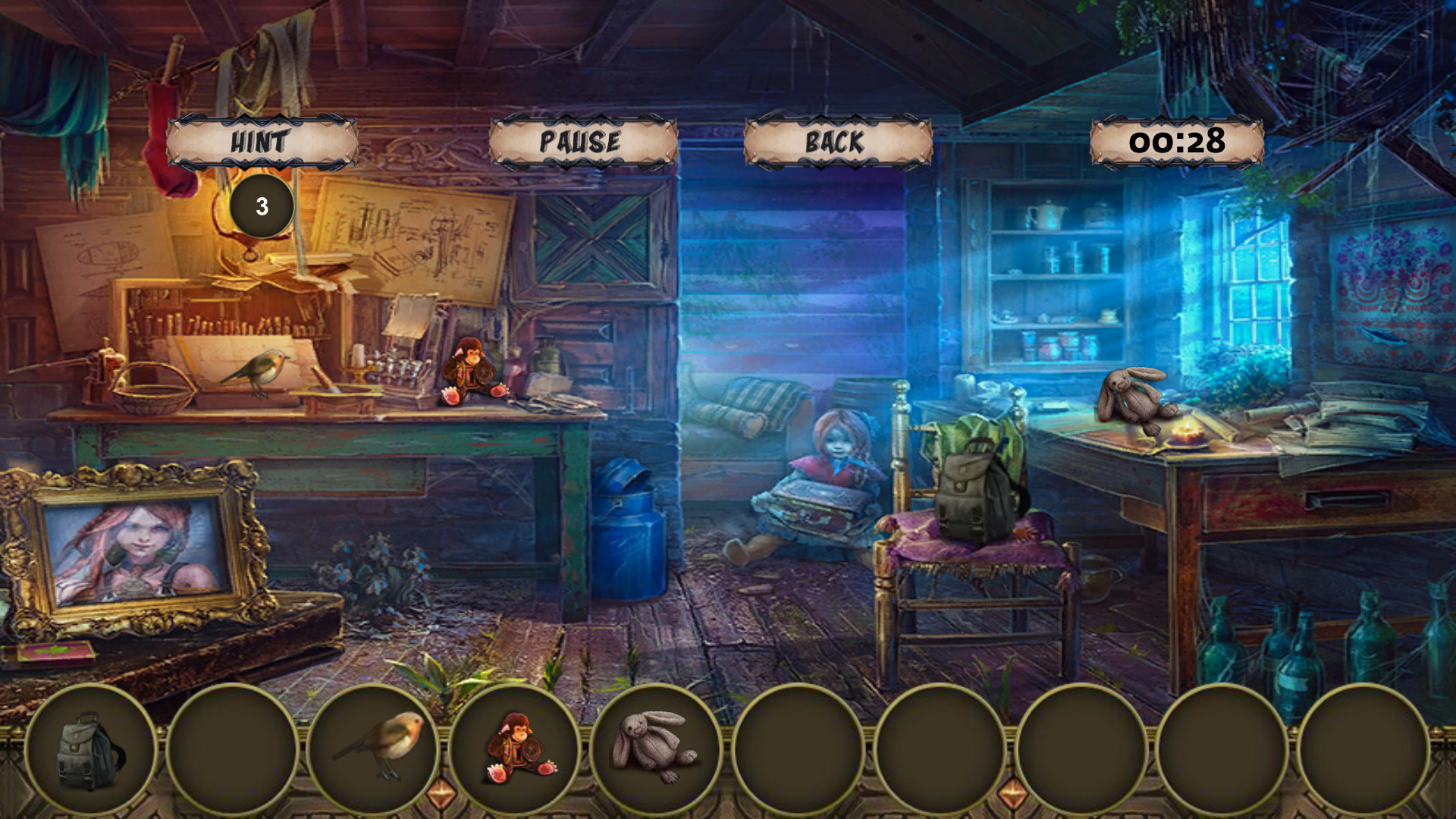
Task: Click the hint counter showing 3
Action: coord(261,205)
